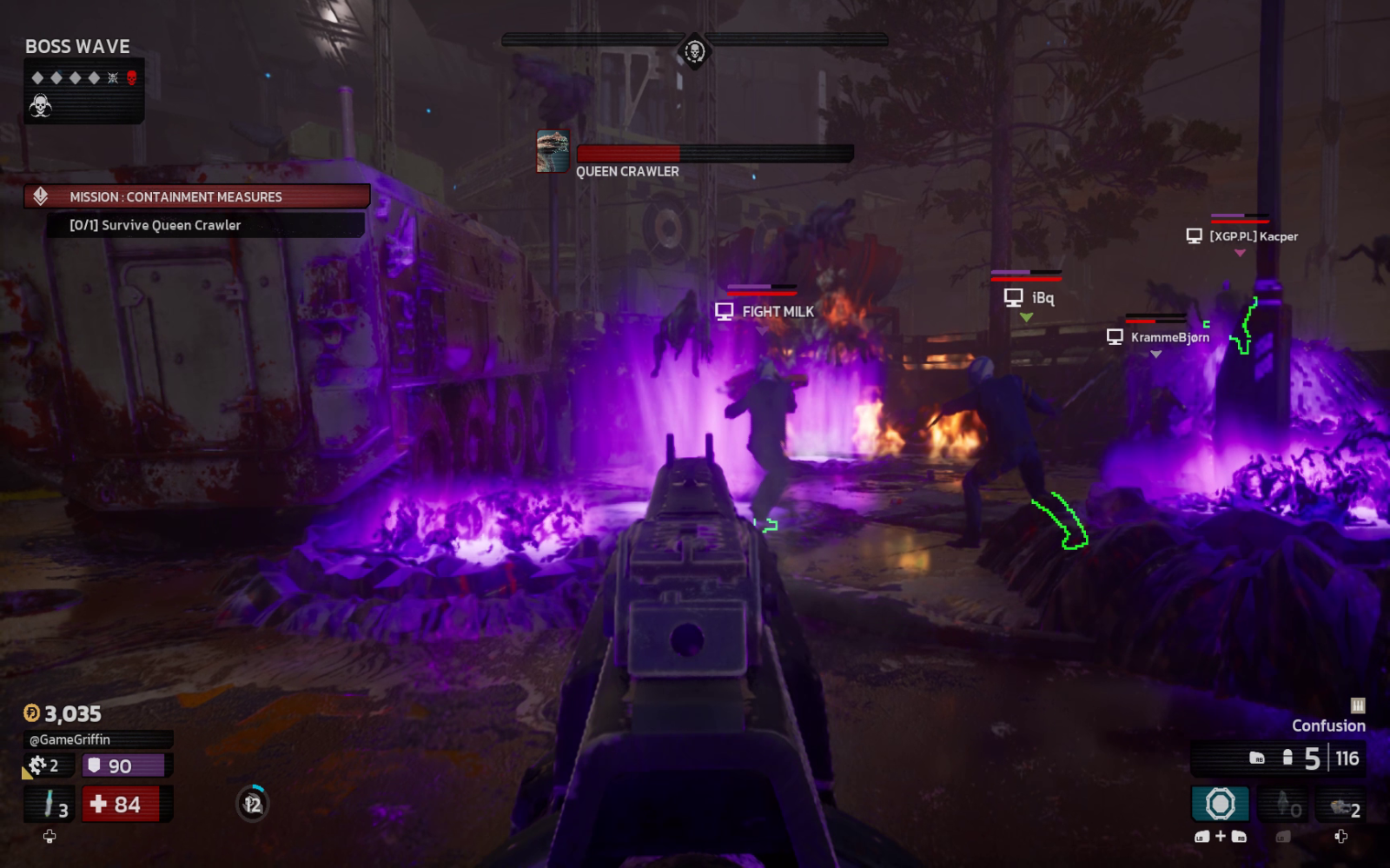The image size is (1390, 868).
Task: Activate the teal octagon gadget ability
Action: tap(1220, 804)
